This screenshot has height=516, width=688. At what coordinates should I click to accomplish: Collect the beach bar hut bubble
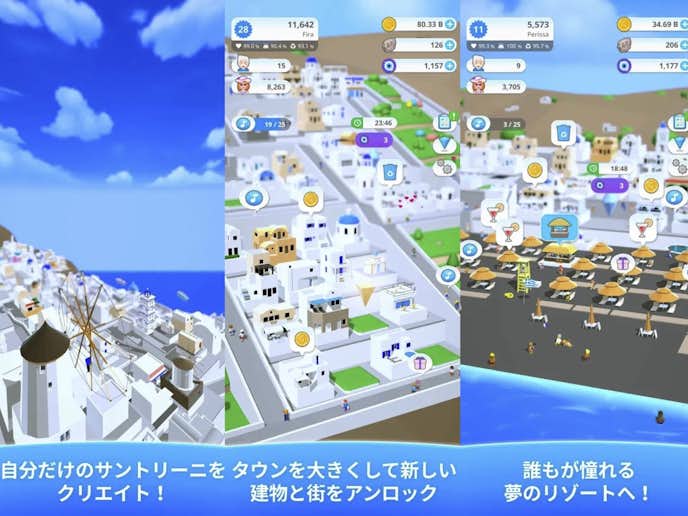click(x=559, y=226)
